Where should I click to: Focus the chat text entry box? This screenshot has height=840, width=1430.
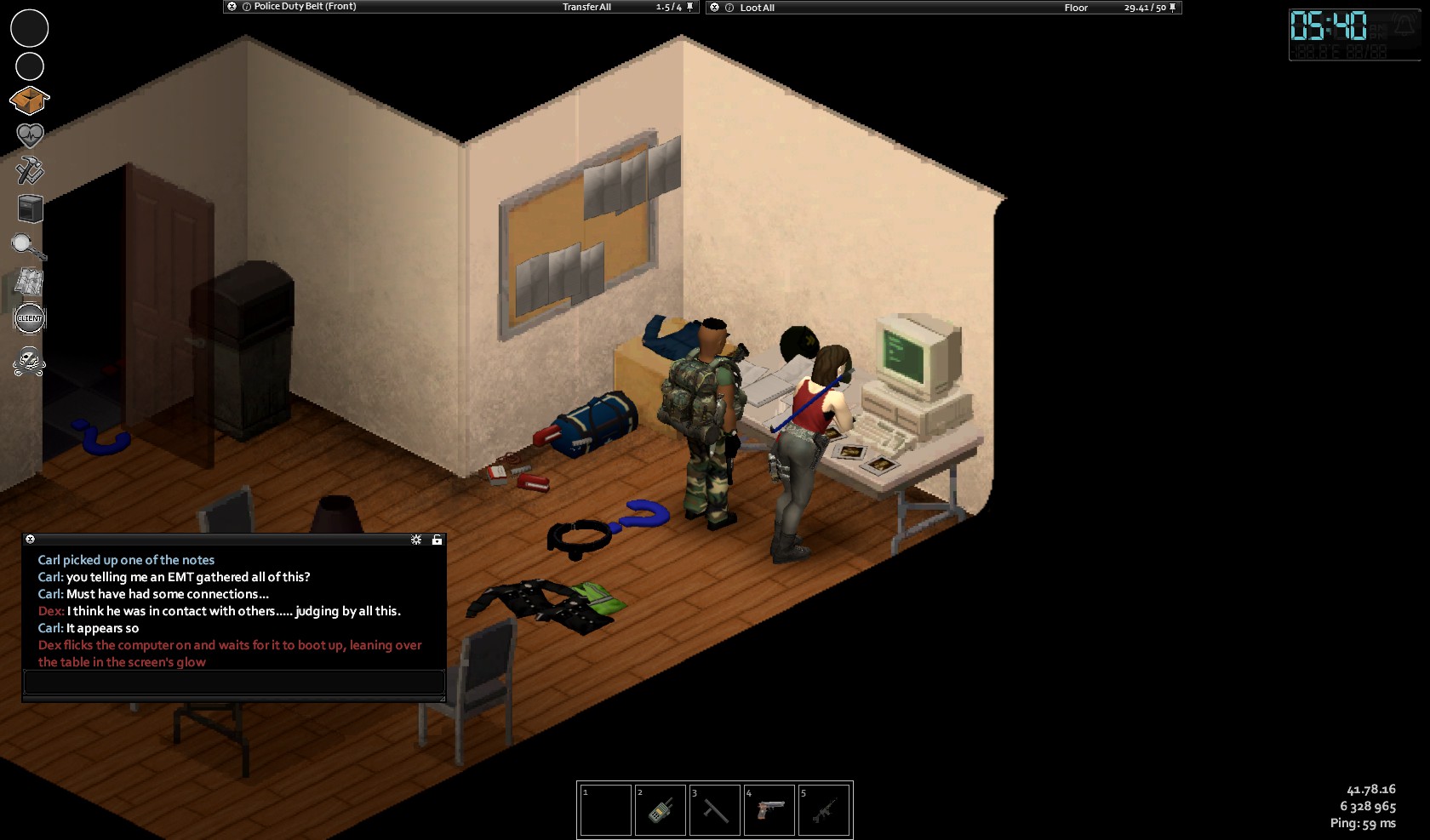234,682
